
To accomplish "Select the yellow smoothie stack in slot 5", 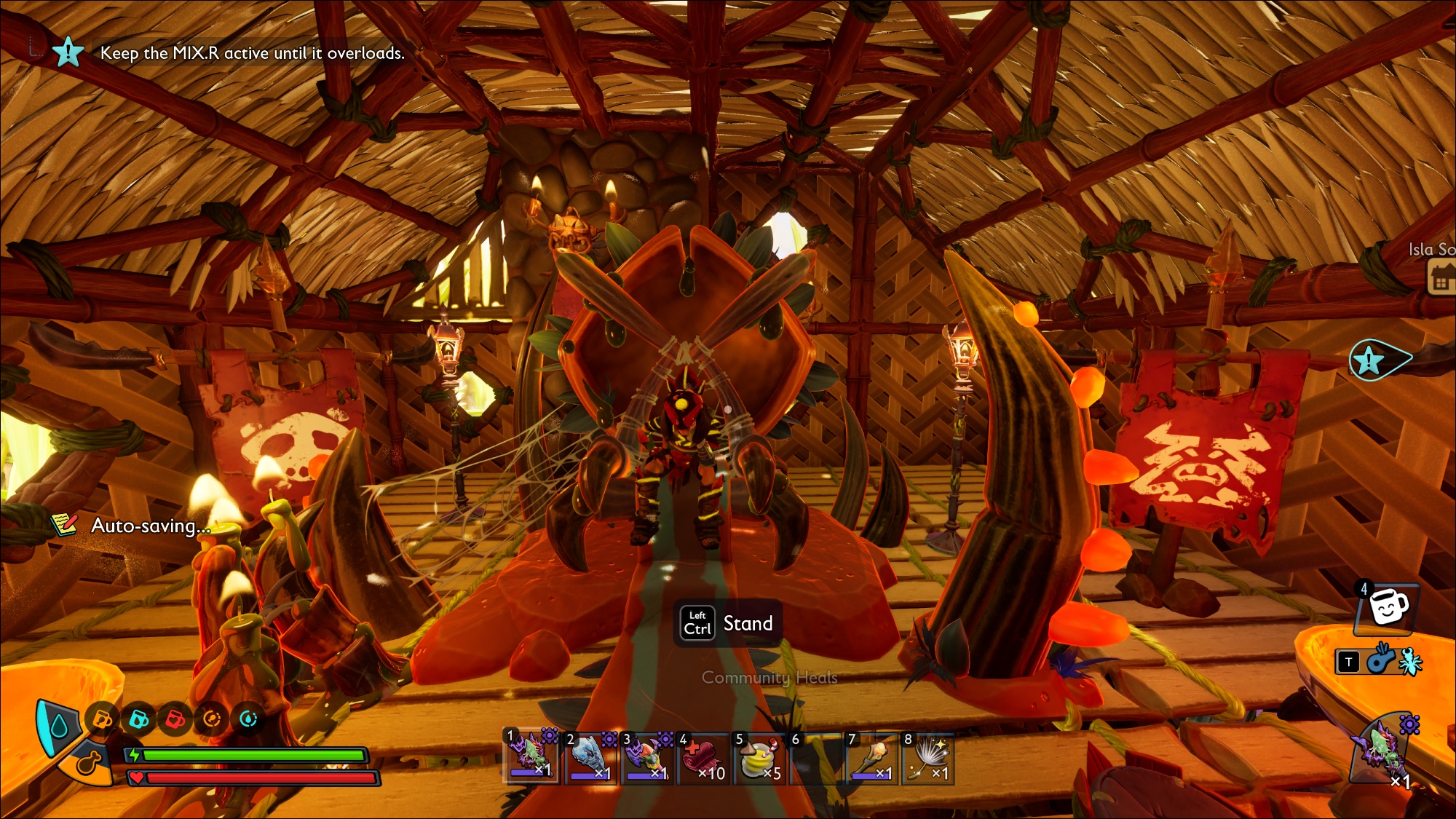I will pyautogui.click(x=759, y=759).
